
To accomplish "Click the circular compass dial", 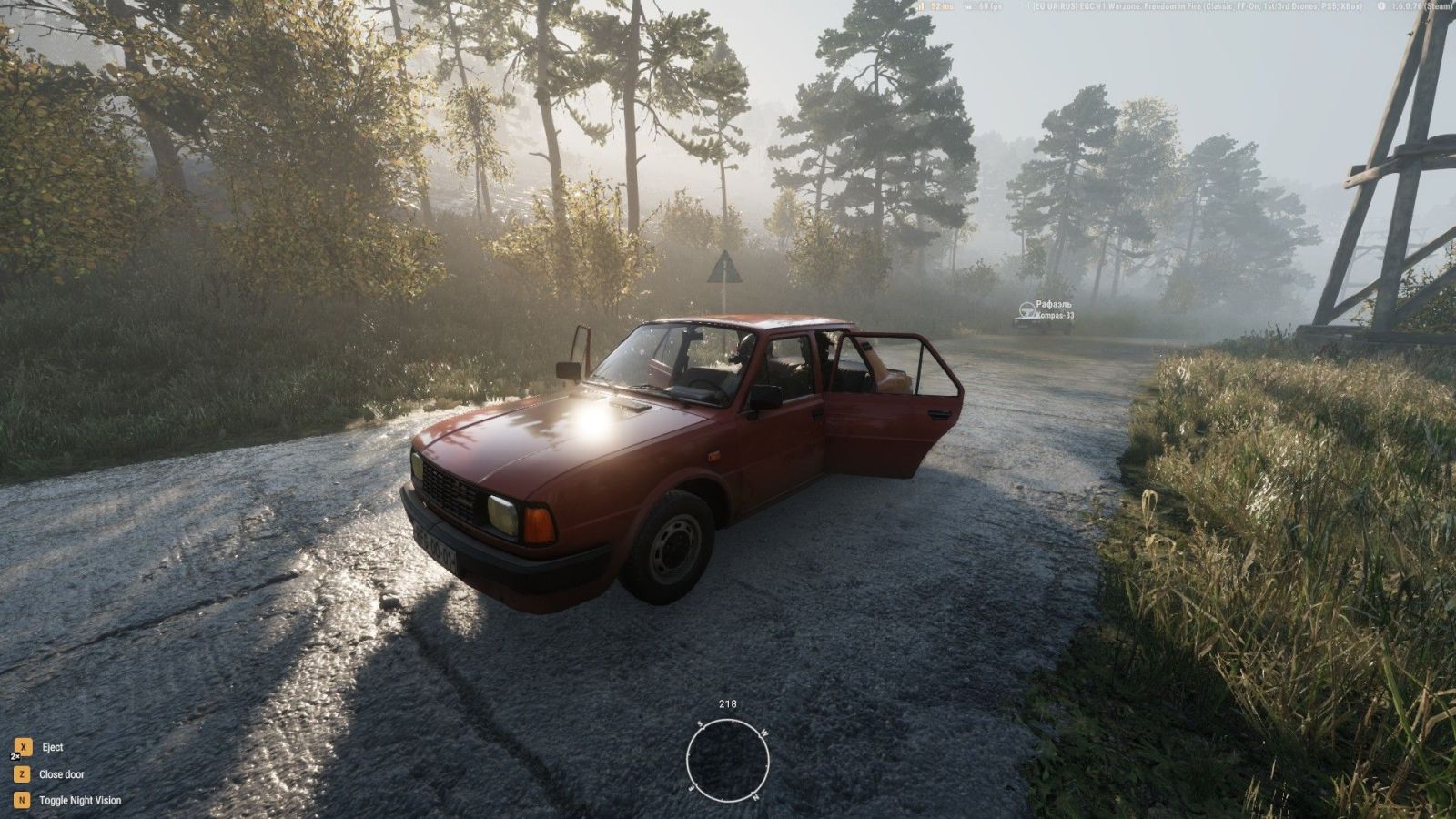I will 728,760.
